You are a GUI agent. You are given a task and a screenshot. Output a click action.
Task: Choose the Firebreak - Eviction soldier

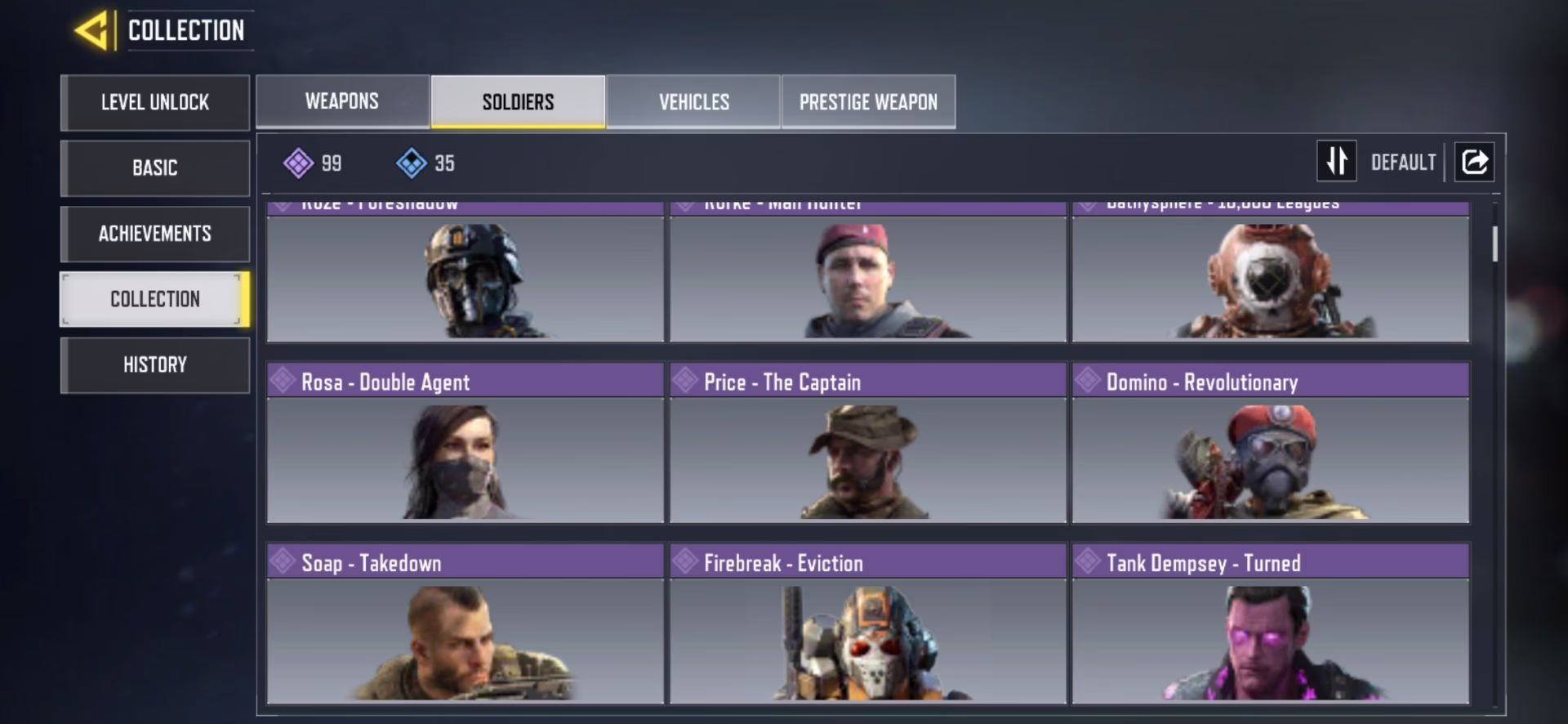pyautogui.click(x=867, y=624)
